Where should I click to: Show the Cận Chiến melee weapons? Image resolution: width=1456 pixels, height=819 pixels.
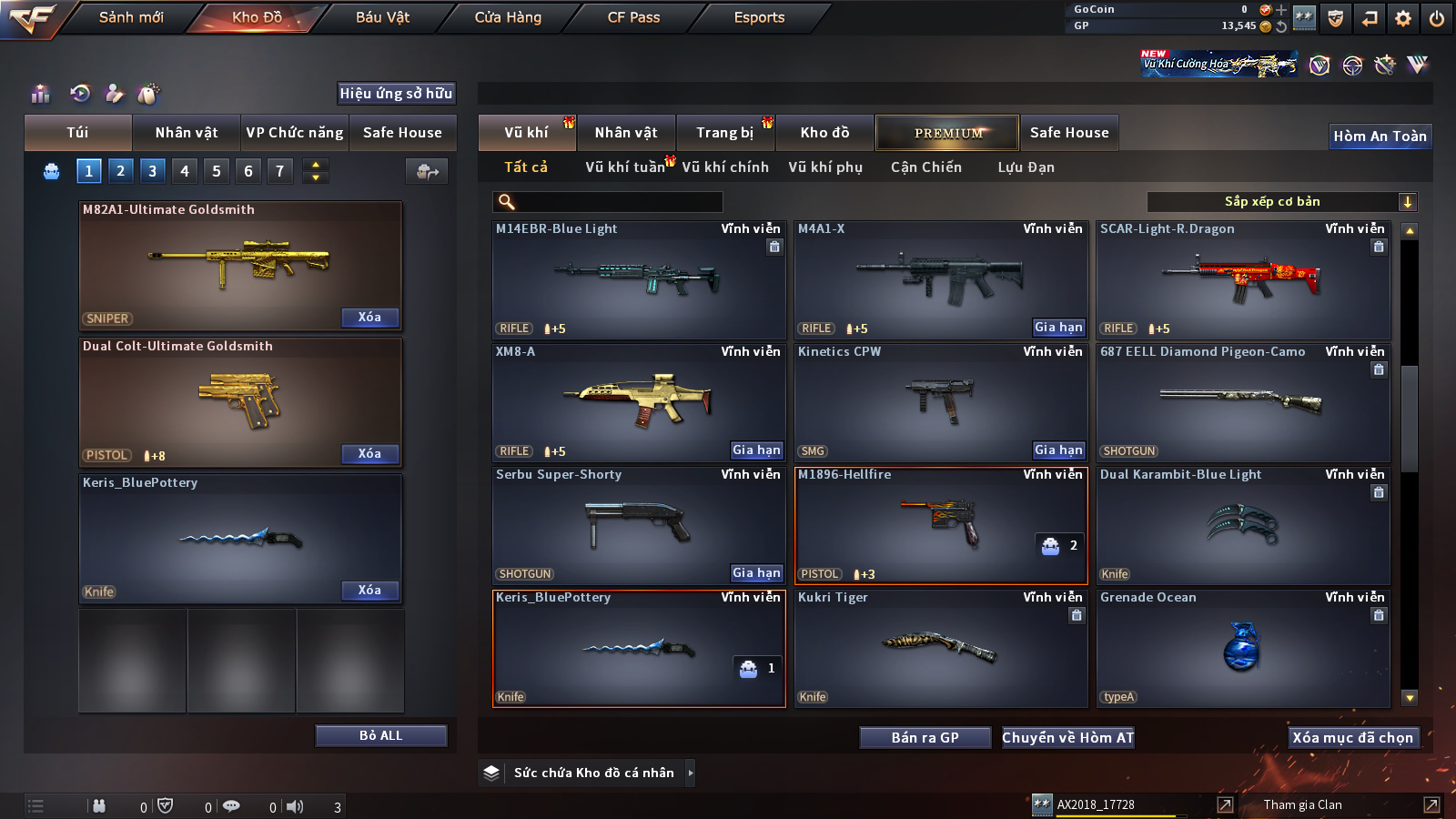click(925, 167)
